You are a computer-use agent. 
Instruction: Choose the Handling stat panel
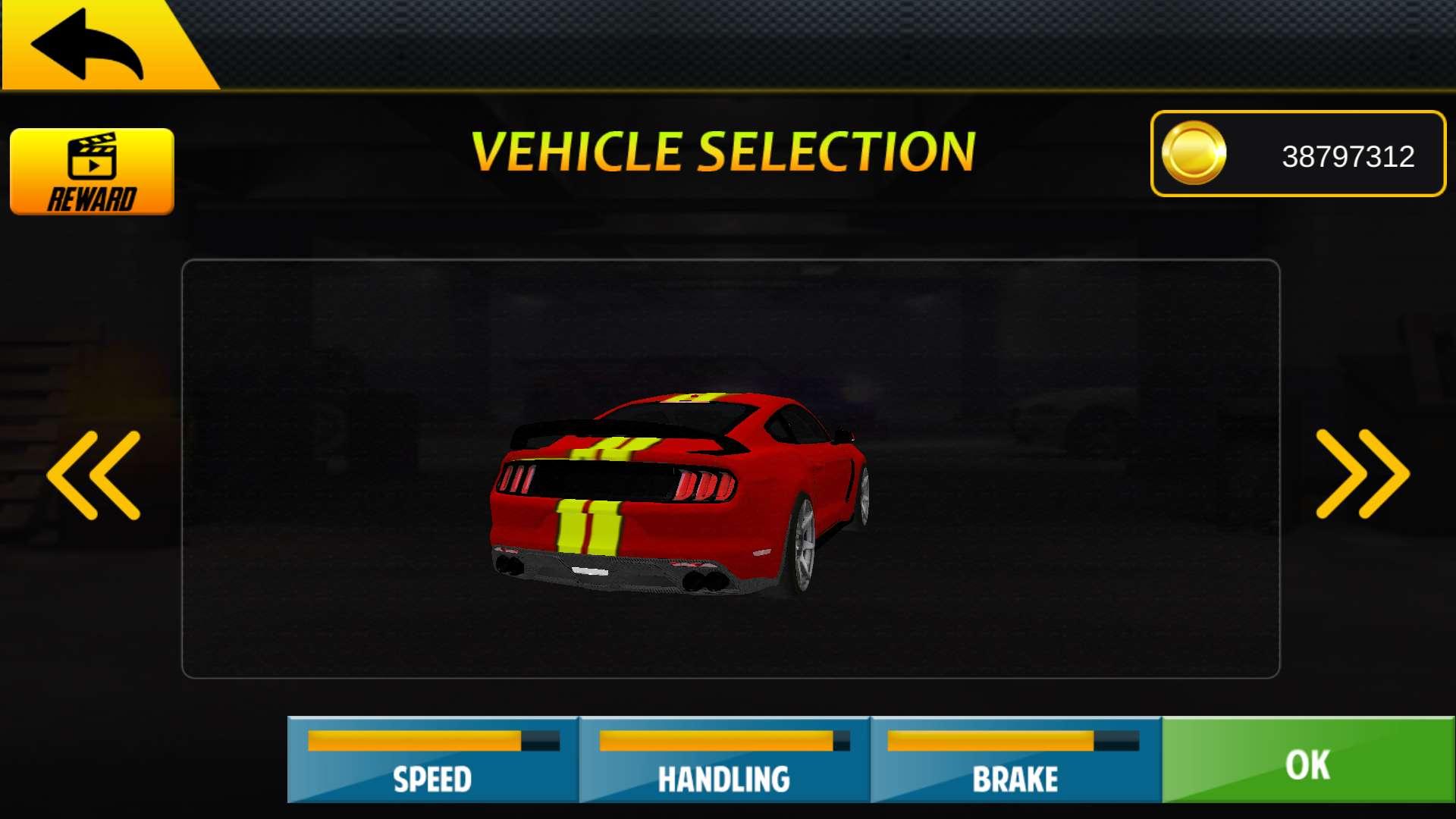pyautogui.click(x=723, y=760)
